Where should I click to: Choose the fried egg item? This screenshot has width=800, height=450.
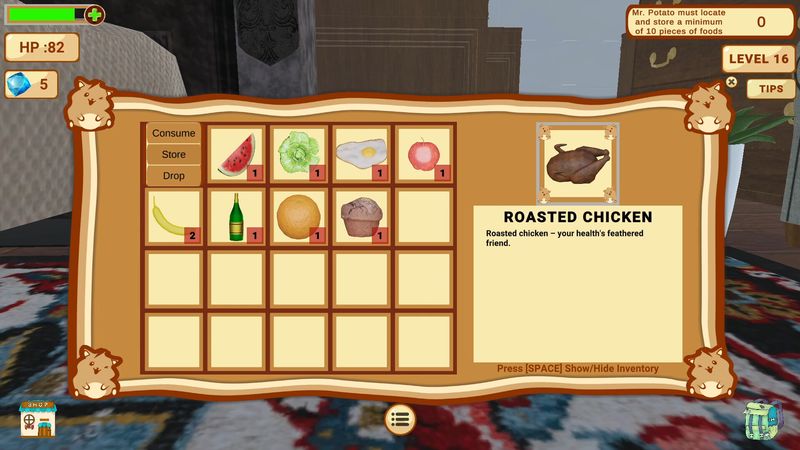[x=361, y=154]
